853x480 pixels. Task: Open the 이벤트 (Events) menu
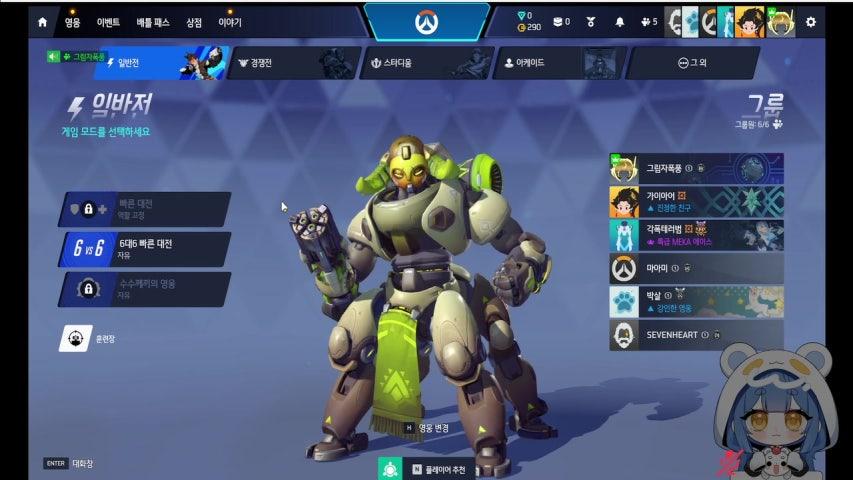click(x=108, y=22)
